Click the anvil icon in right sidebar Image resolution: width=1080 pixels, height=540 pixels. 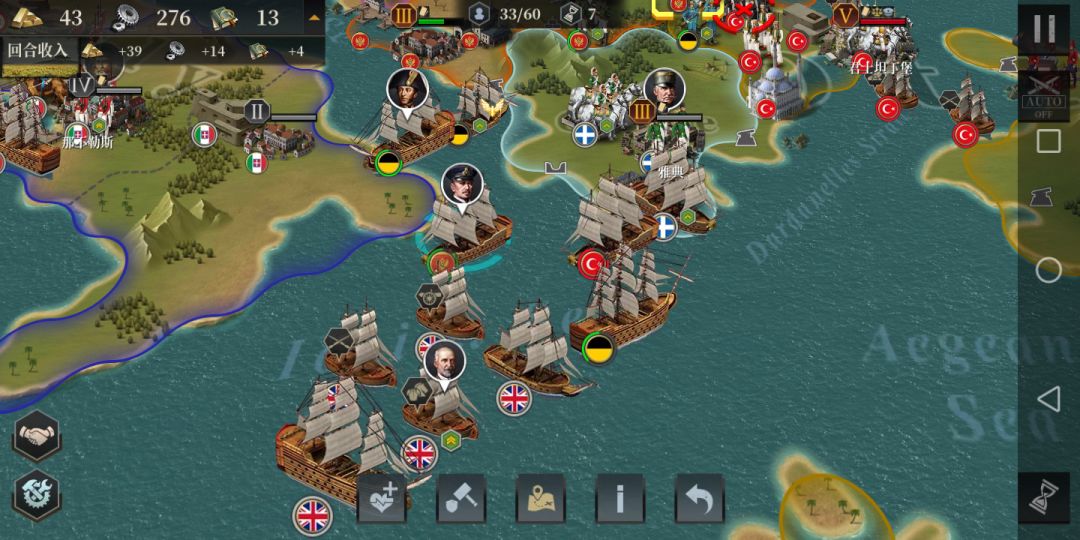click(x=1047, y=201)
